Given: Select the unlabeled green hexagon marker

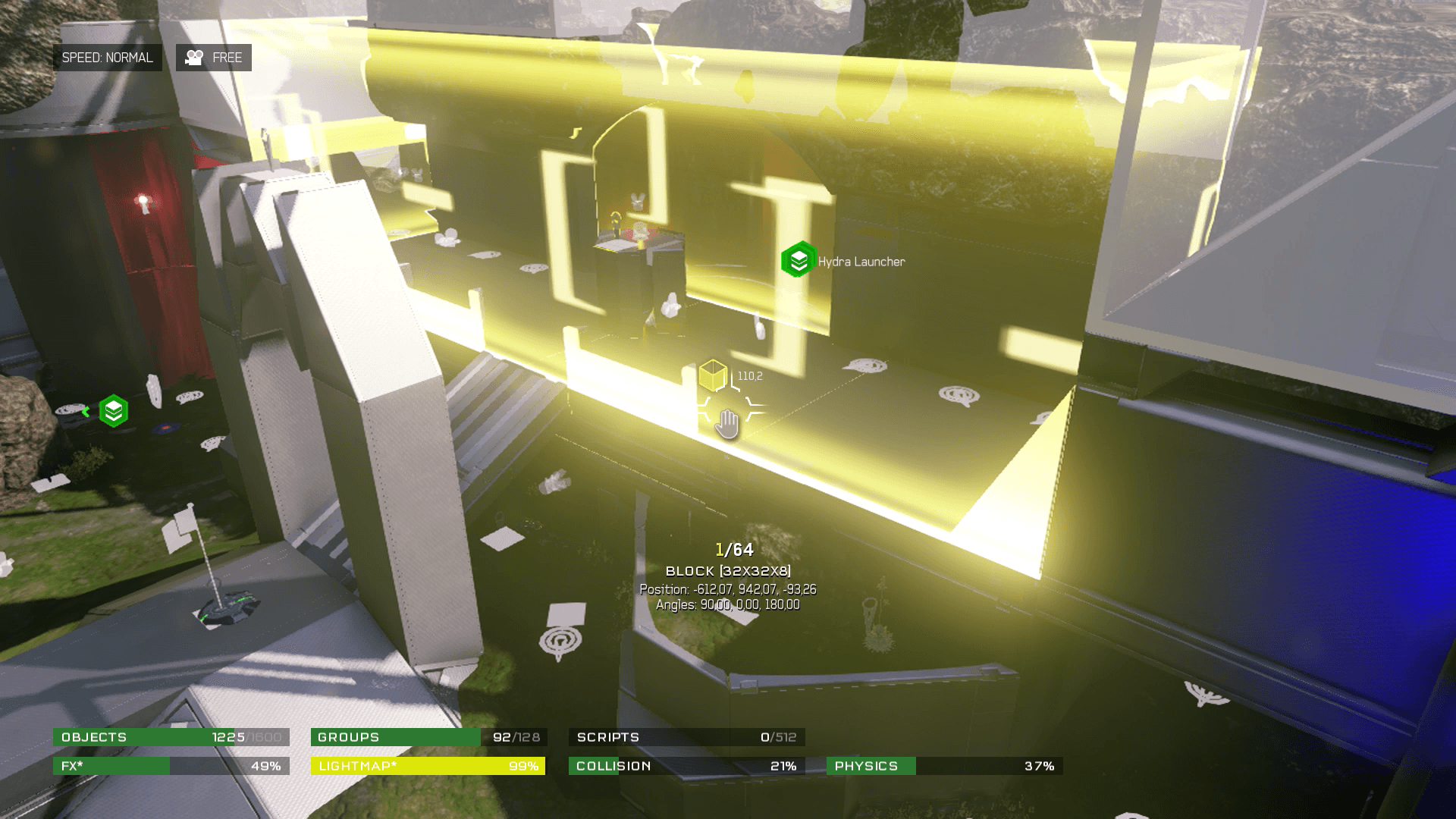Looking at the screenshot, I should (x=113, y=411).
